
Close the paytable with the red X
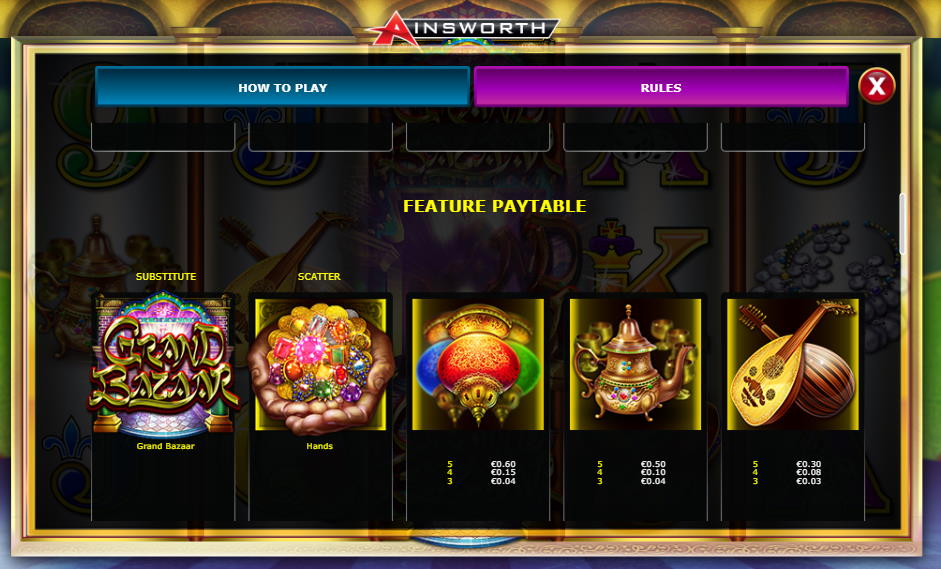(x=876, y=87)
